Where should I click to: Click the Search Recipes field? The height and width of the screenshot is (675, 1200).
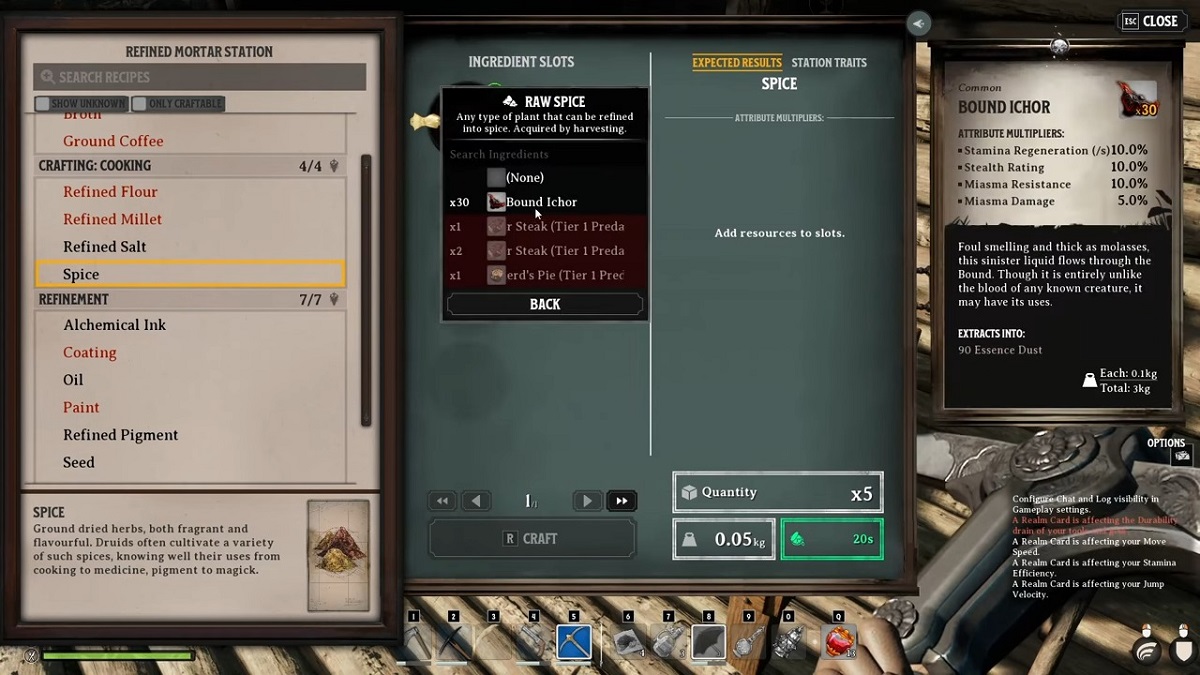tap(200, 77)
